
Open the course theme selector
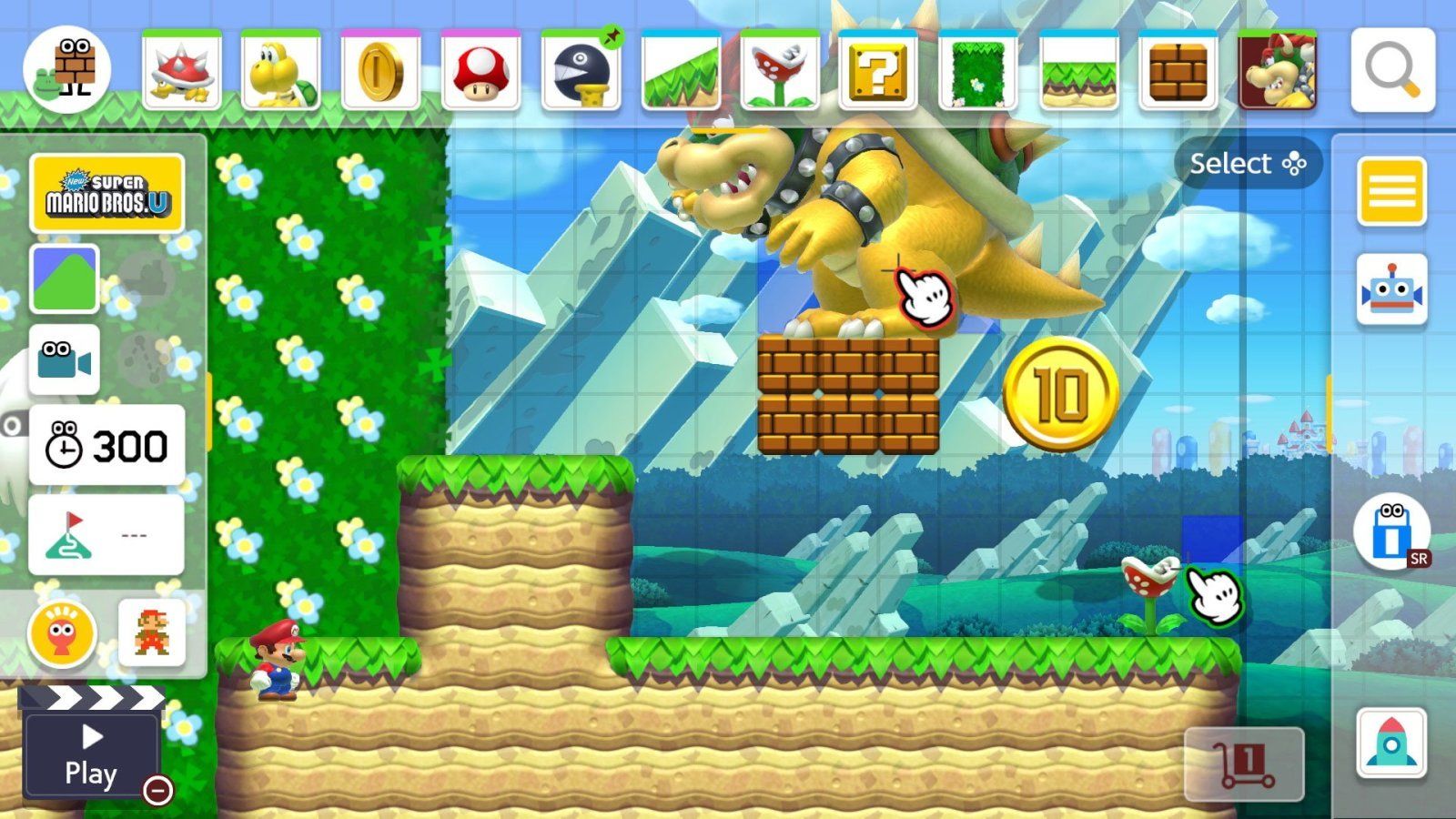64,278
